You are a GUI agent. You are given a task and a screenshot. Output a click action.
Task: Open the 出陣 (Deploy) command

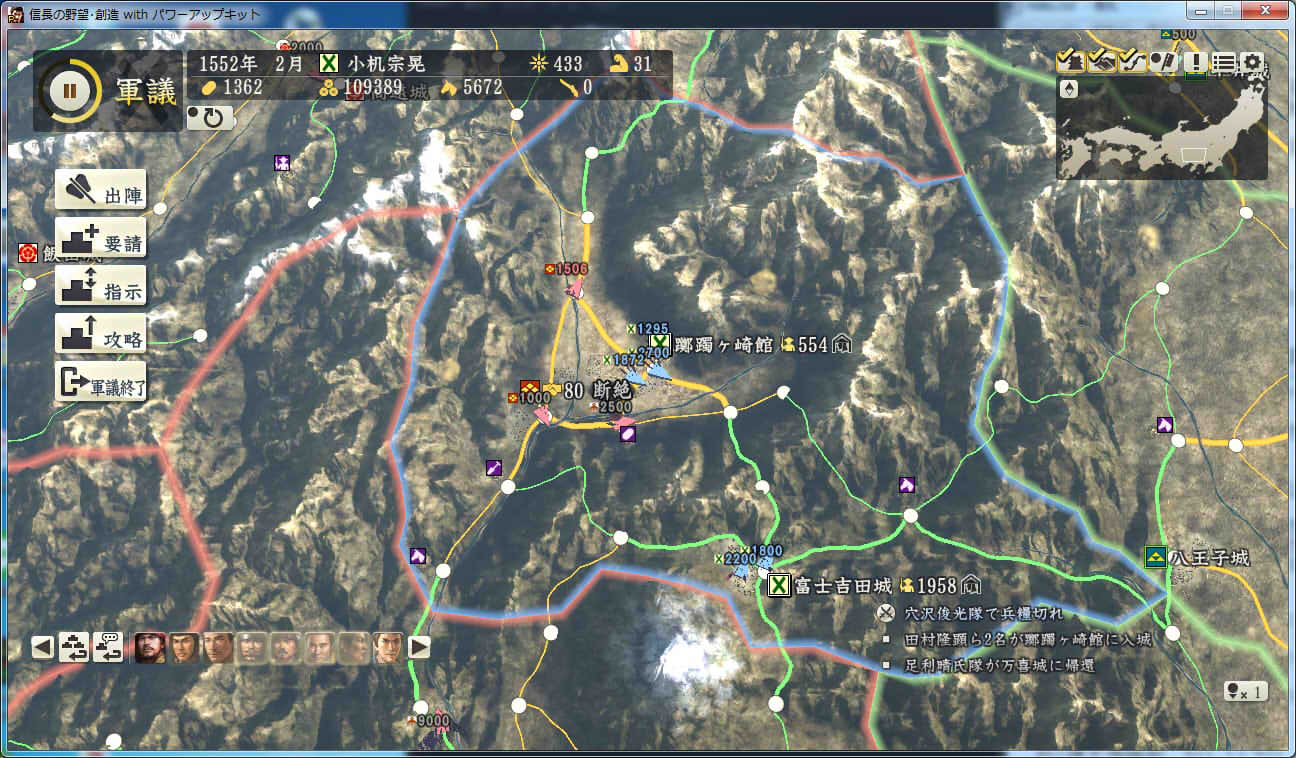click(101, 190)
